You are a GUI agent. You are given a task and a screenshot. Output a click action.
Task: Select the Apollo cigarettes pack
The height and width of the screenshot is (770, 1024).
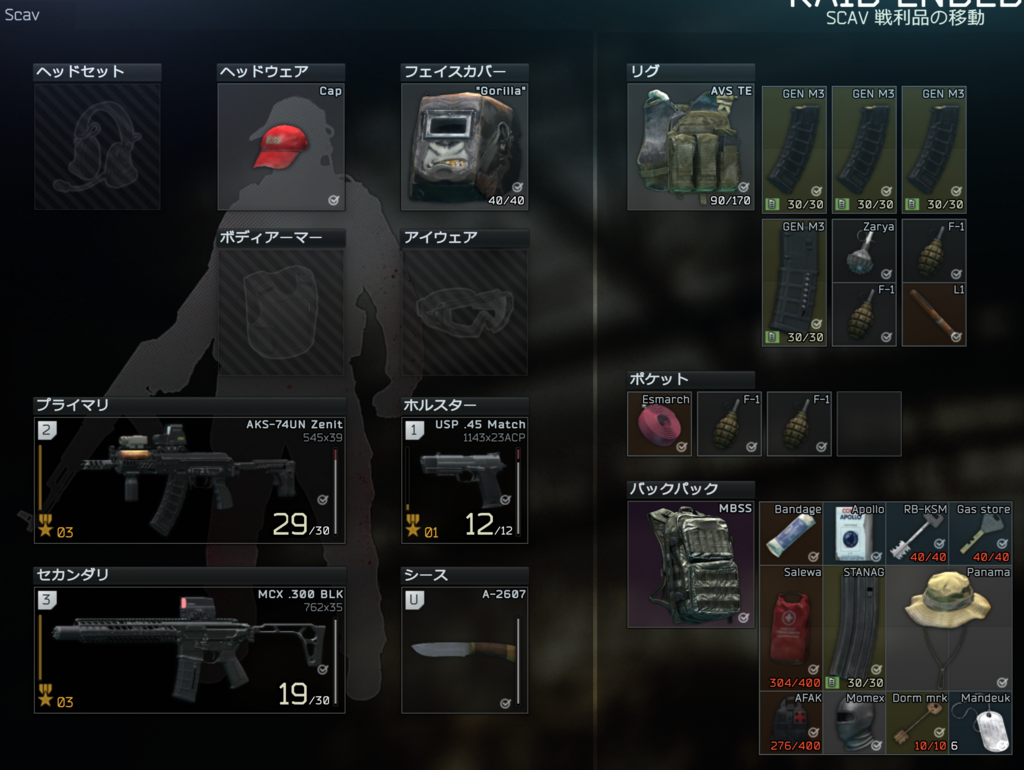855,534
